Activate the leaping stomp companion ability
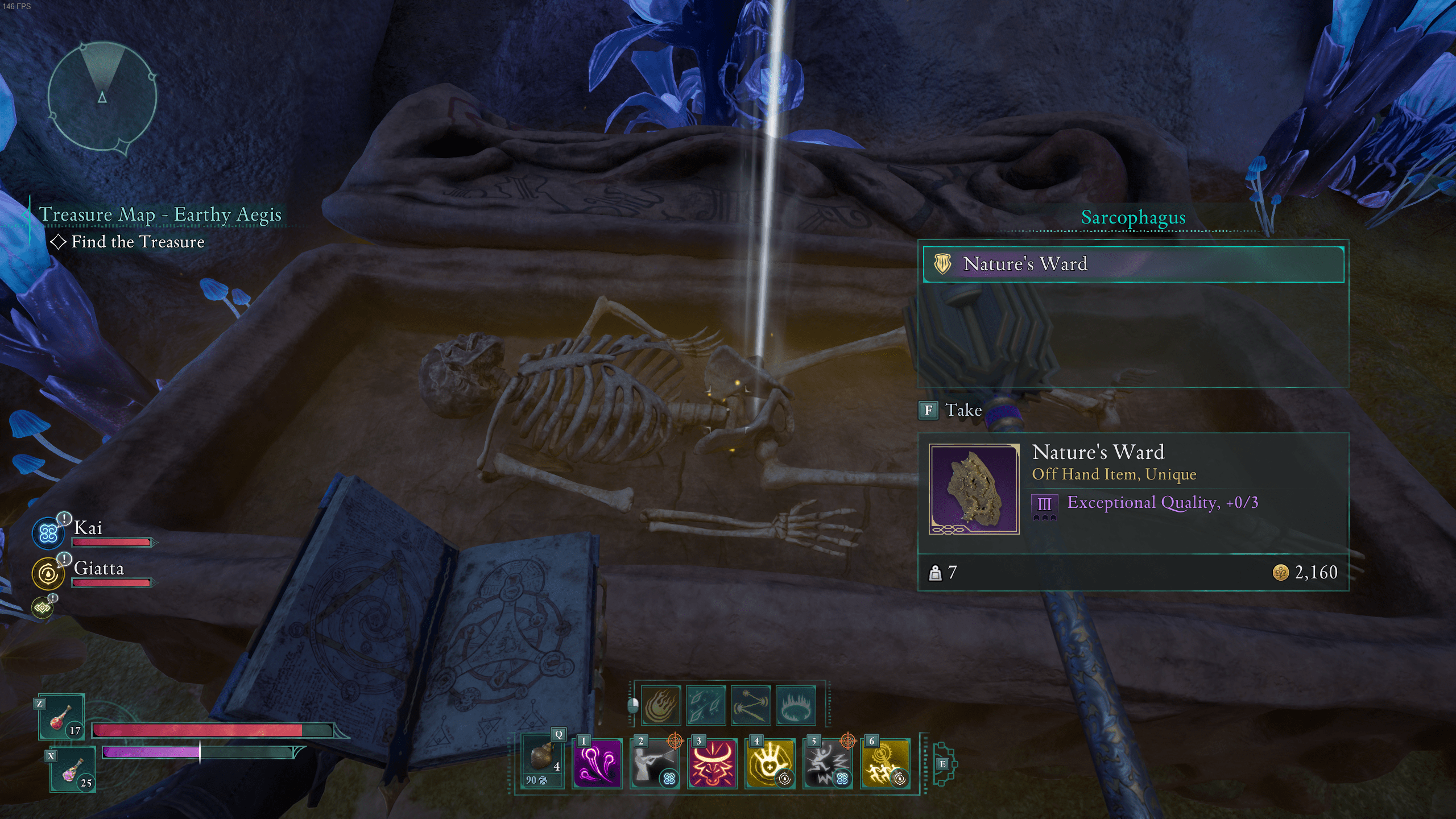This screenshot has height=819, width=1456. (828, 763)
